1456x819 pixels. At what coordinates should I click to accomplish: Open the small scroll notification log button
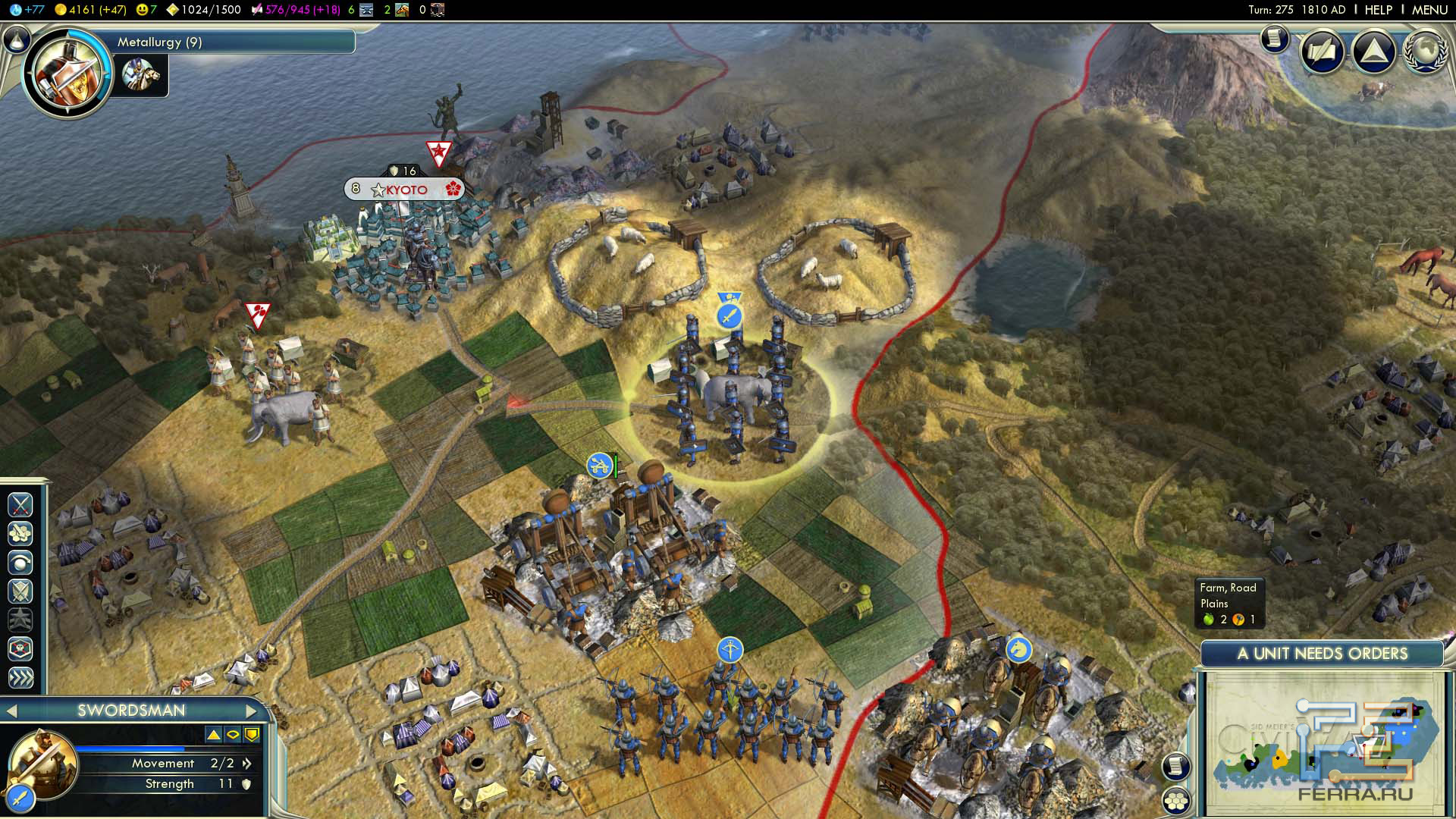1276,38
